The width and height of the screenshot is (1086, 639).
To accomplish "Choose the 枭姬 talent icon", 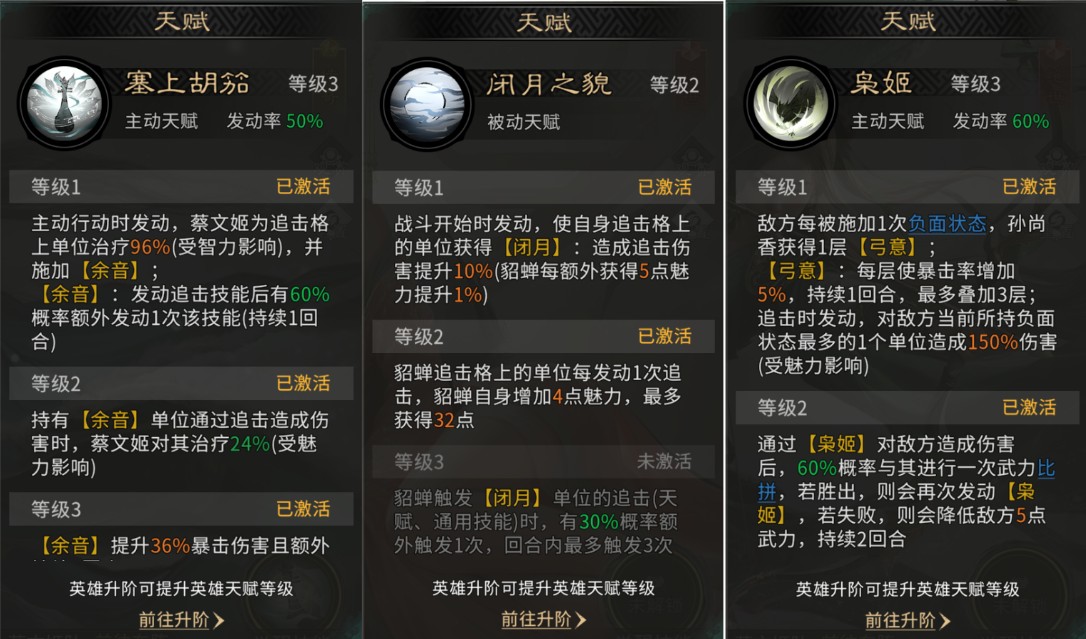I will coord(790,103).
